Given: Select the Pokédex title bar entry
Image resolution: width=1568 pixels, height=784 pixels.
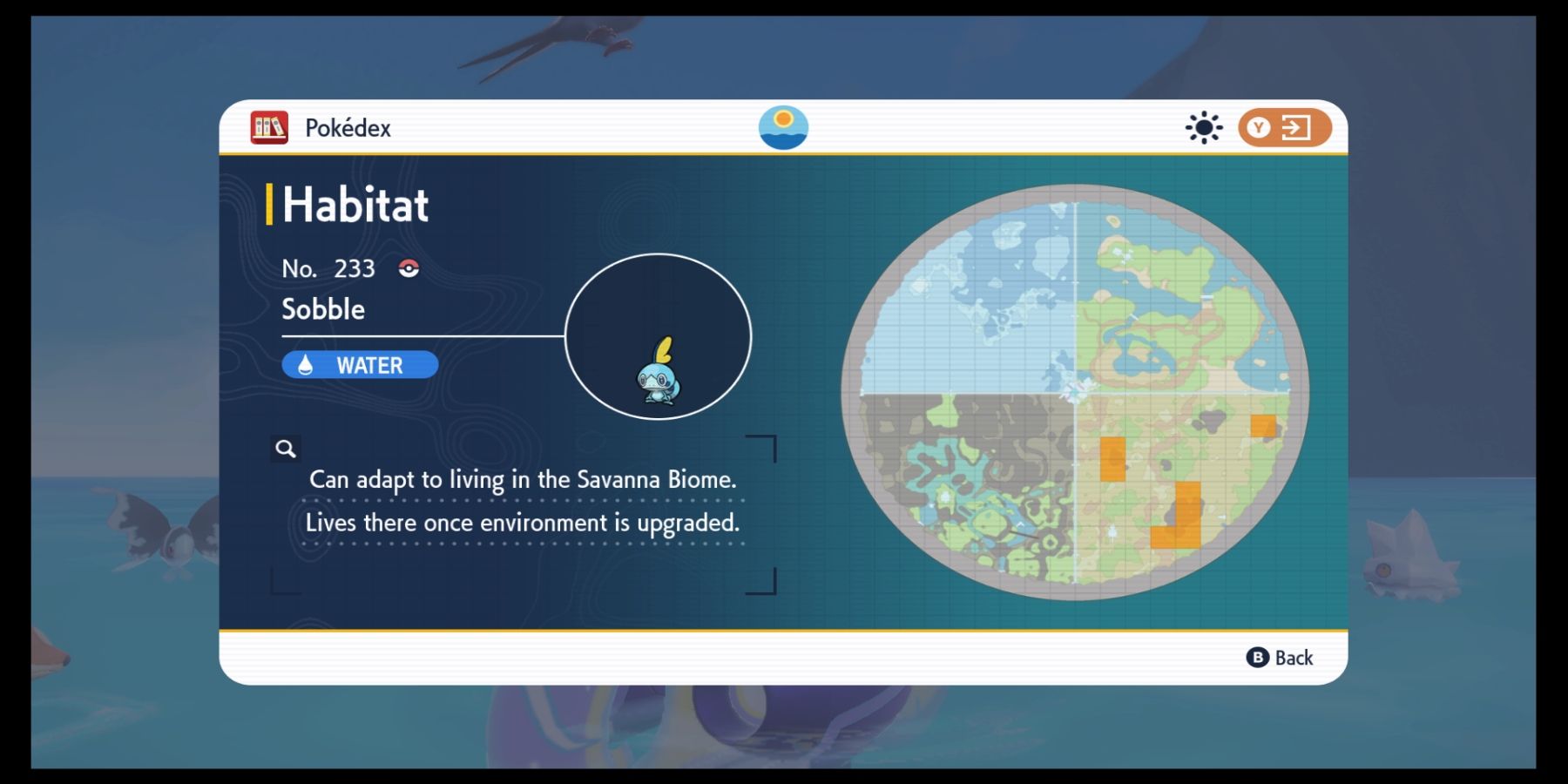Looking at the screenshot, I should tap(347, 127).
